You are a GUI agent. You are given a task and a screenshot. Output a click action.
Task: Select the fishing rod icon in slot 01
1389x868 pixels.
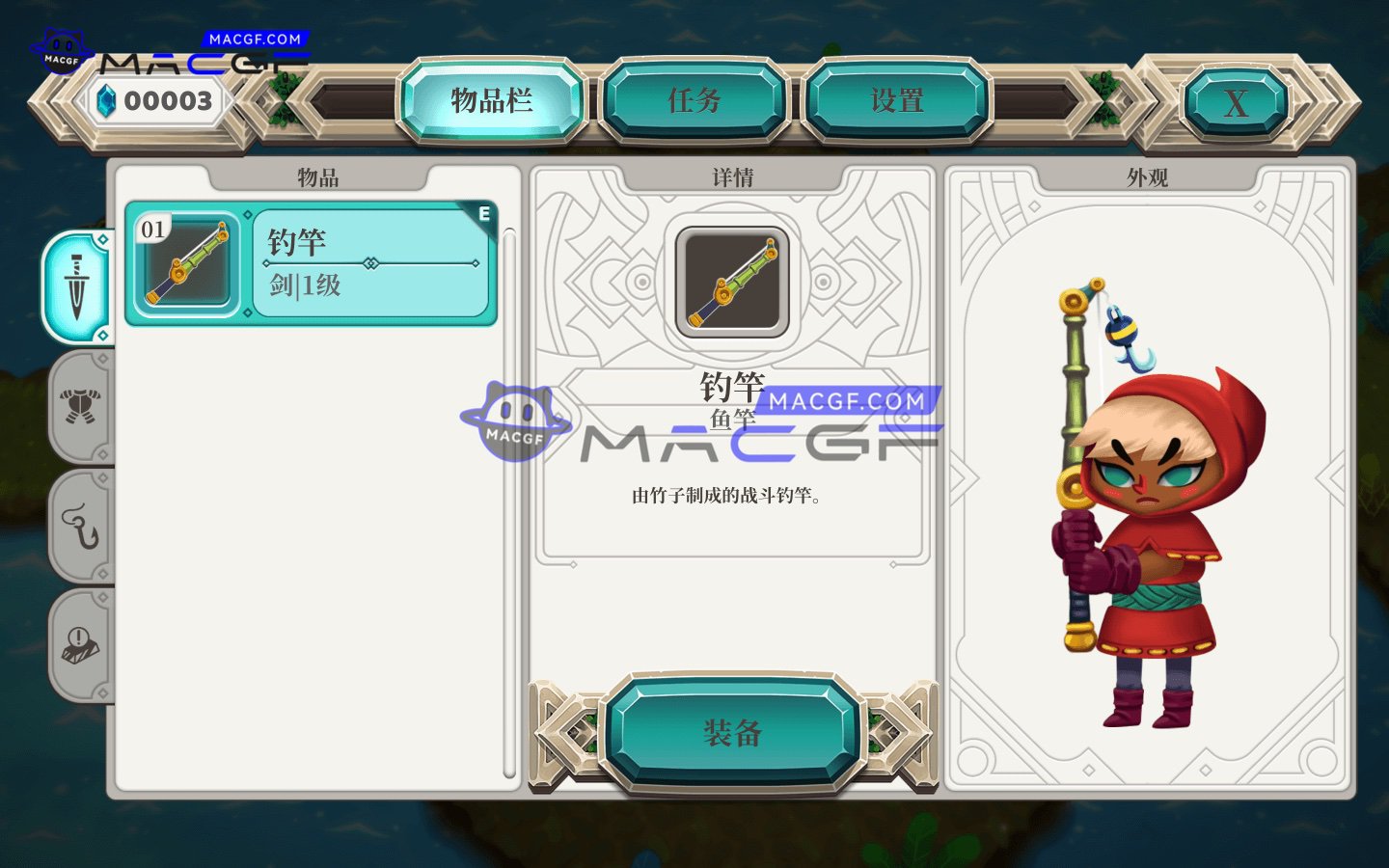(x=186, y=262)
